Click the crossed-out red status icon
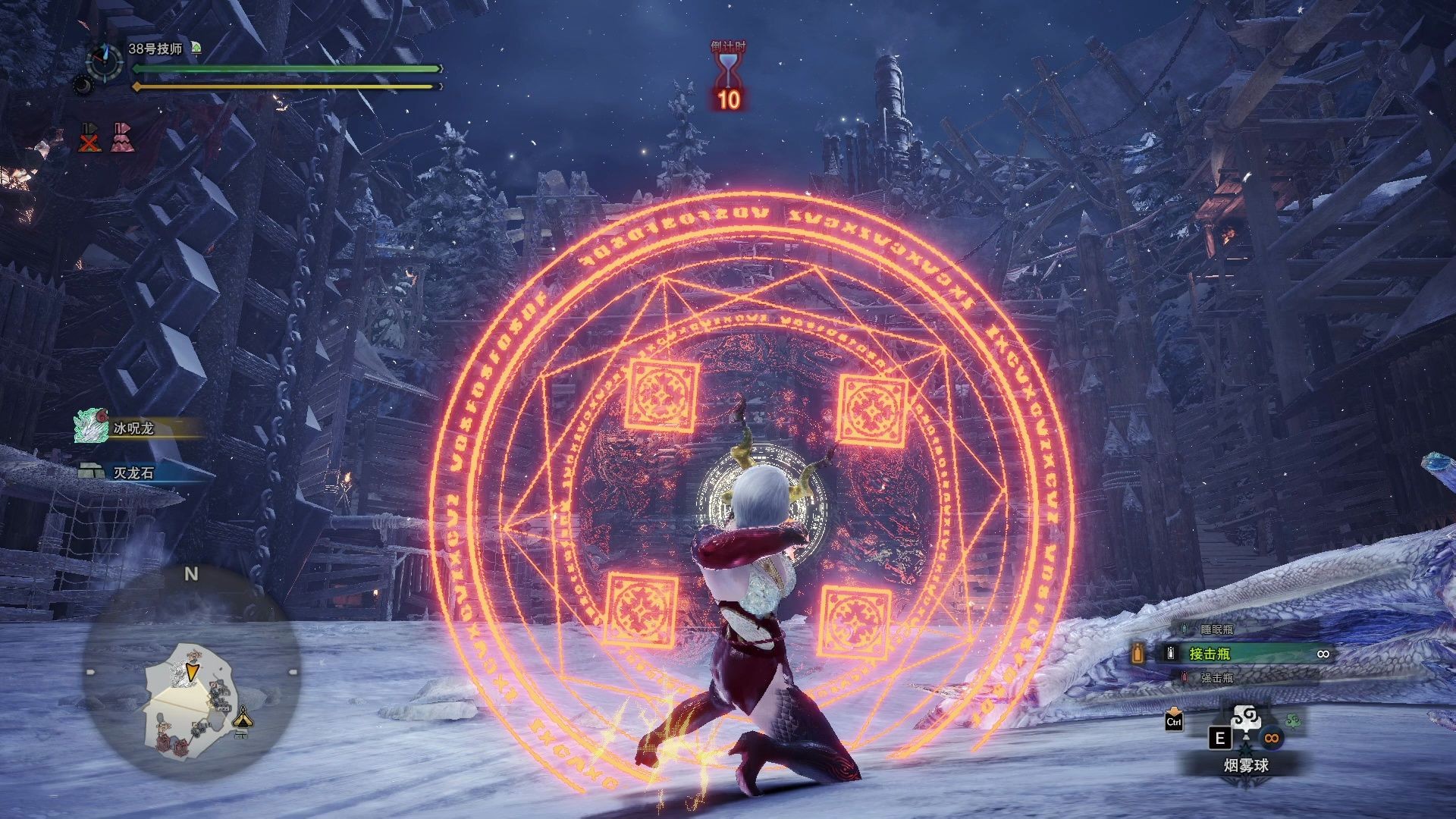Screen dimensions: 1456x819 coord(90,138)
